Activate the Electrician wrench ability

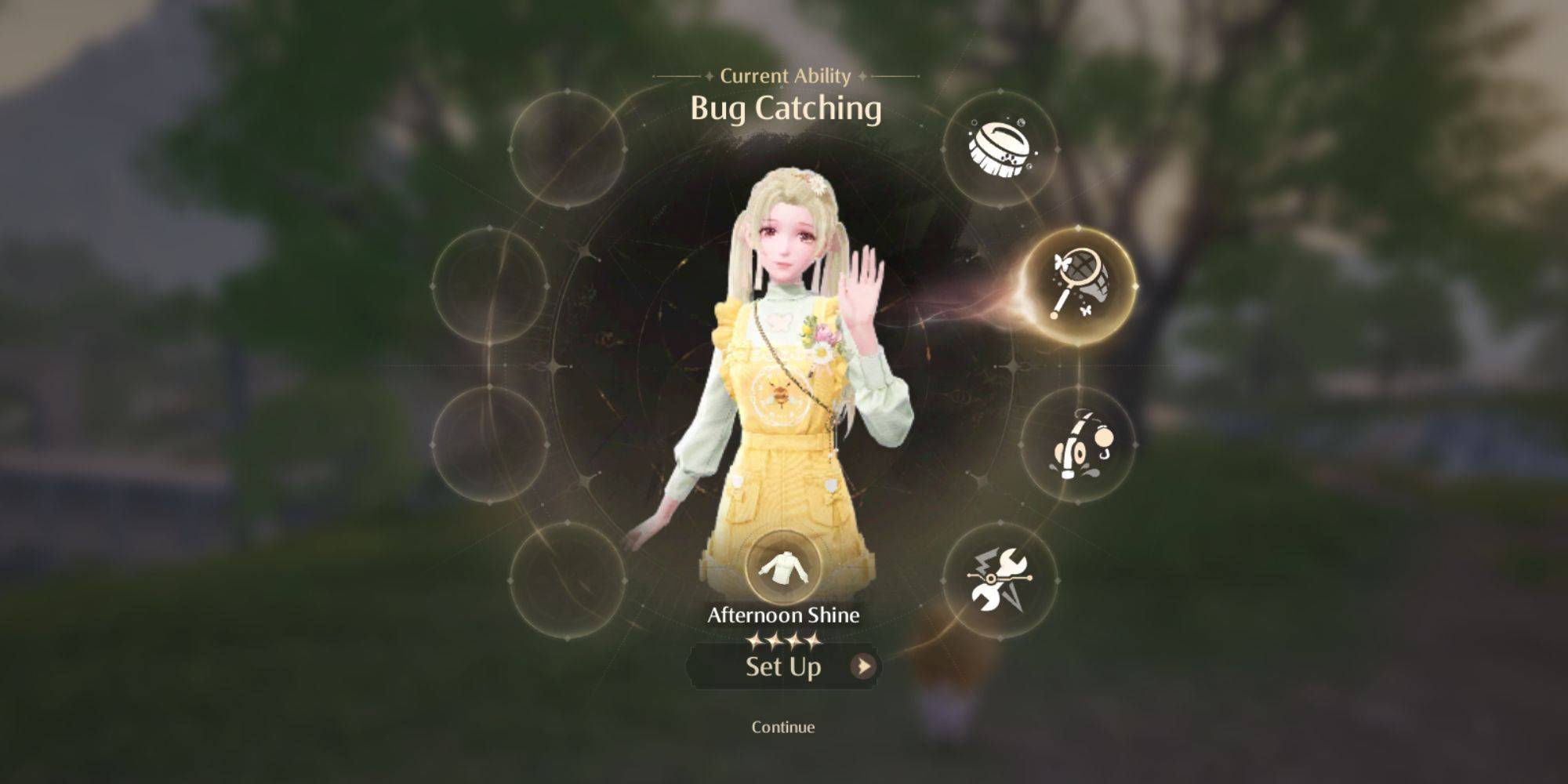pos(1000,581)
